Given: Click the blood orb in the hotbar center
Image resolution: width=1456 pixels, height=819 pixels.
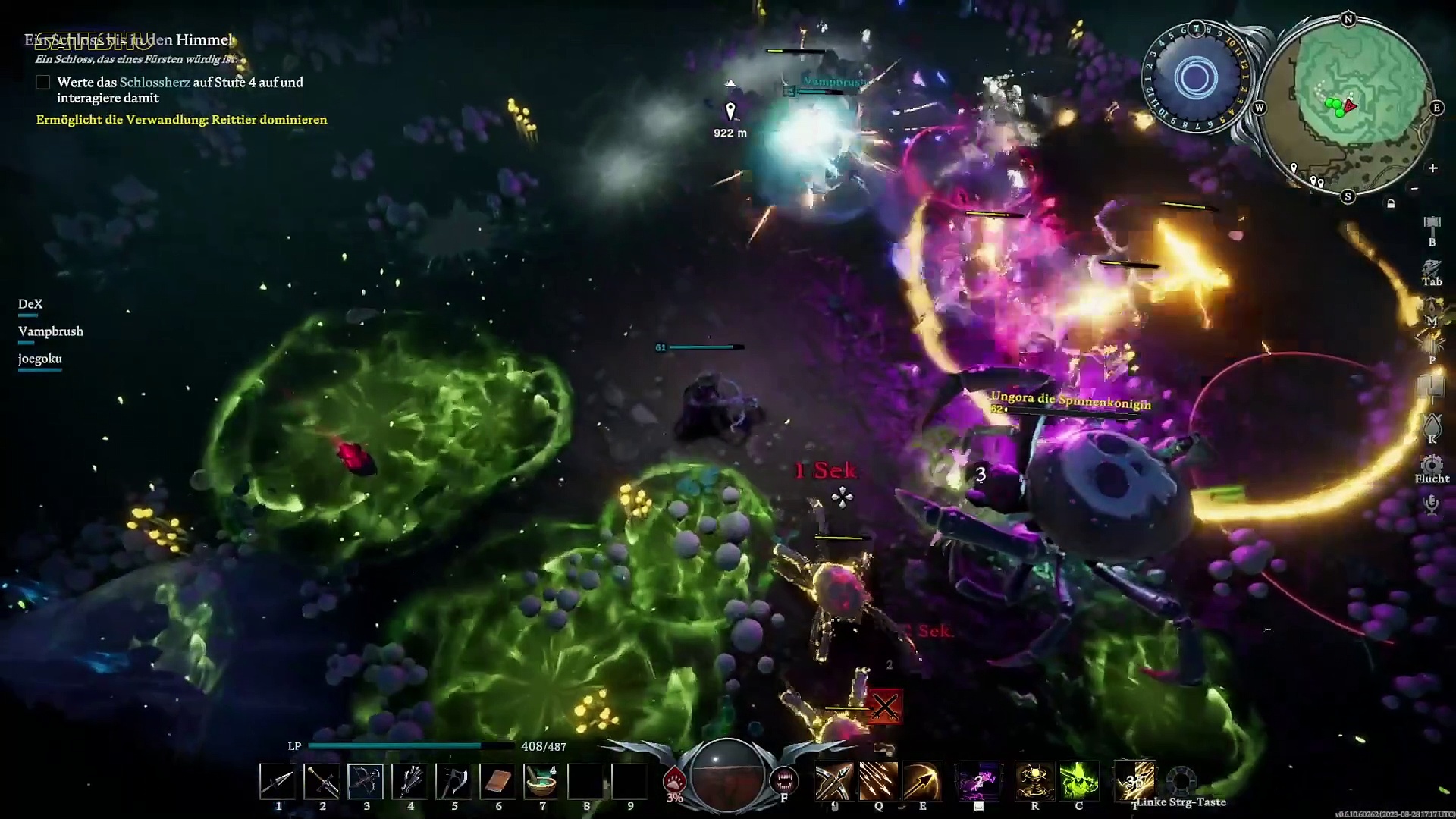Looking at the screenshot, I should coord(727,775).
